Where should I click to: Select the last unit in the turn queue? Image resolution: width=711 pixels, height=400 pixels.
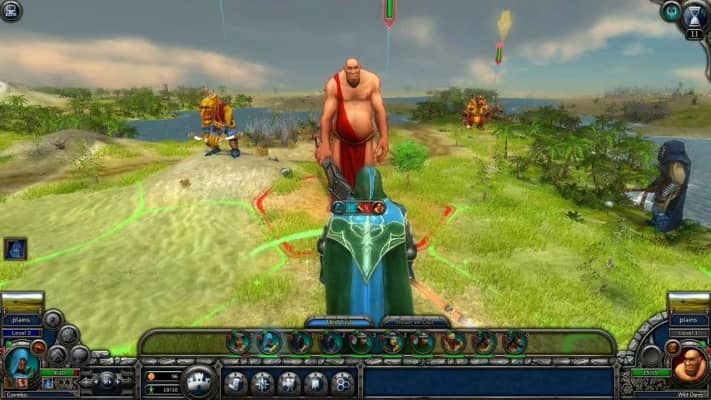514,342
